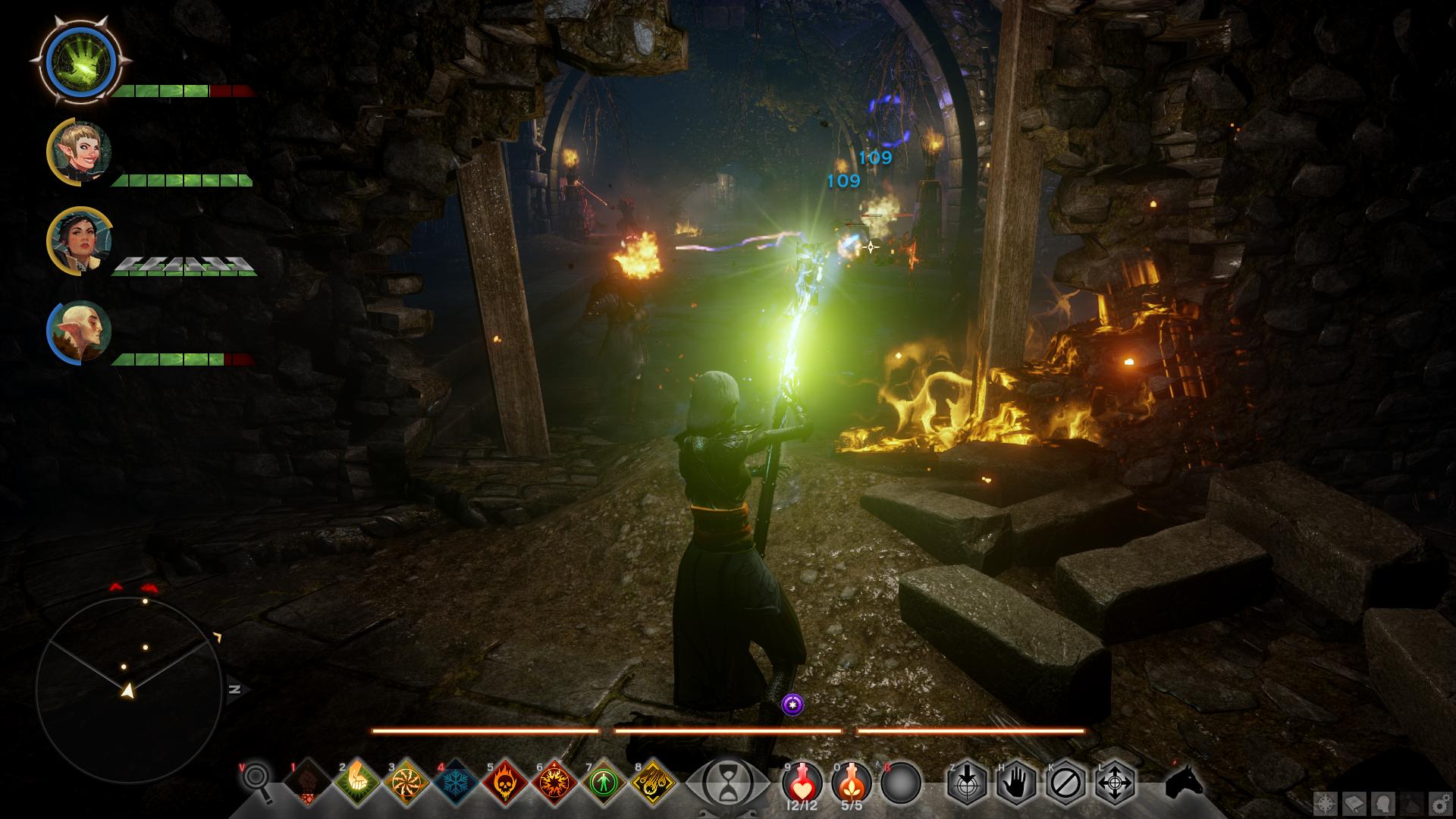The height and width of the screenshot is (819, 1456).
Task: Order party to hold with hand icon
Action: 1016,782
